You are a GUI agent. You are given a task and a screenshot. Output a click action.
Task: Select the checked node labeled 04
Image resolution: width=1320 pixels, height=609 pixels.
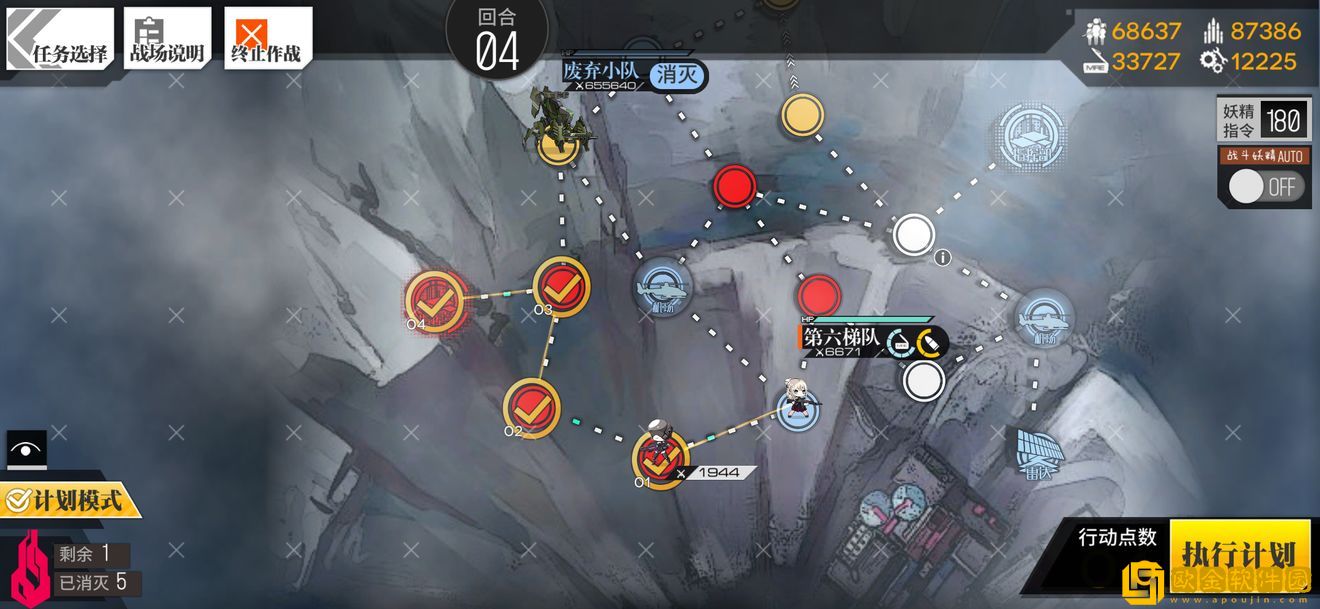[x=434, y=299]
